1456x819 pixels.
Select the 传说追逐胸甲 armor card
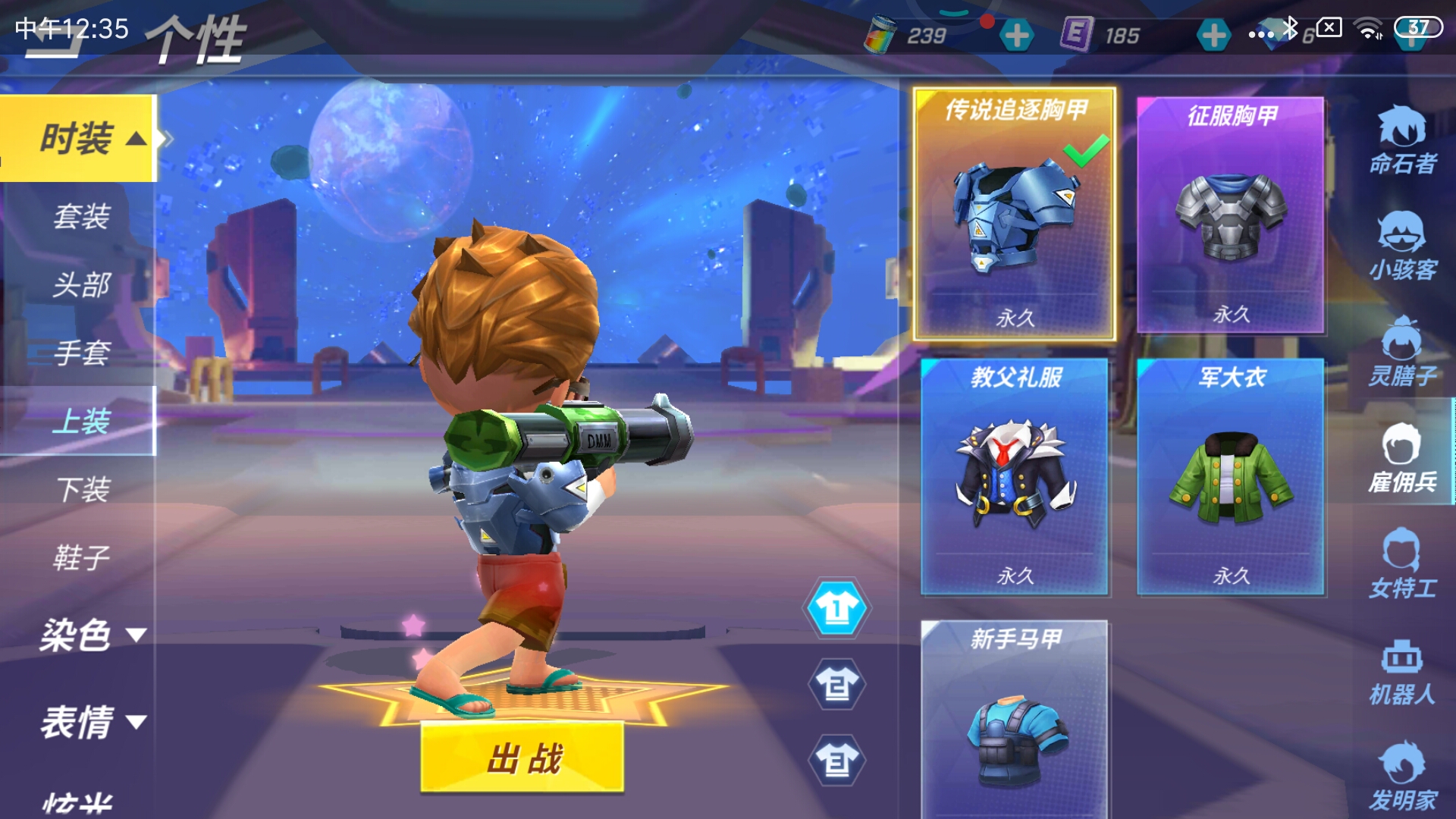coord(1015,215)
